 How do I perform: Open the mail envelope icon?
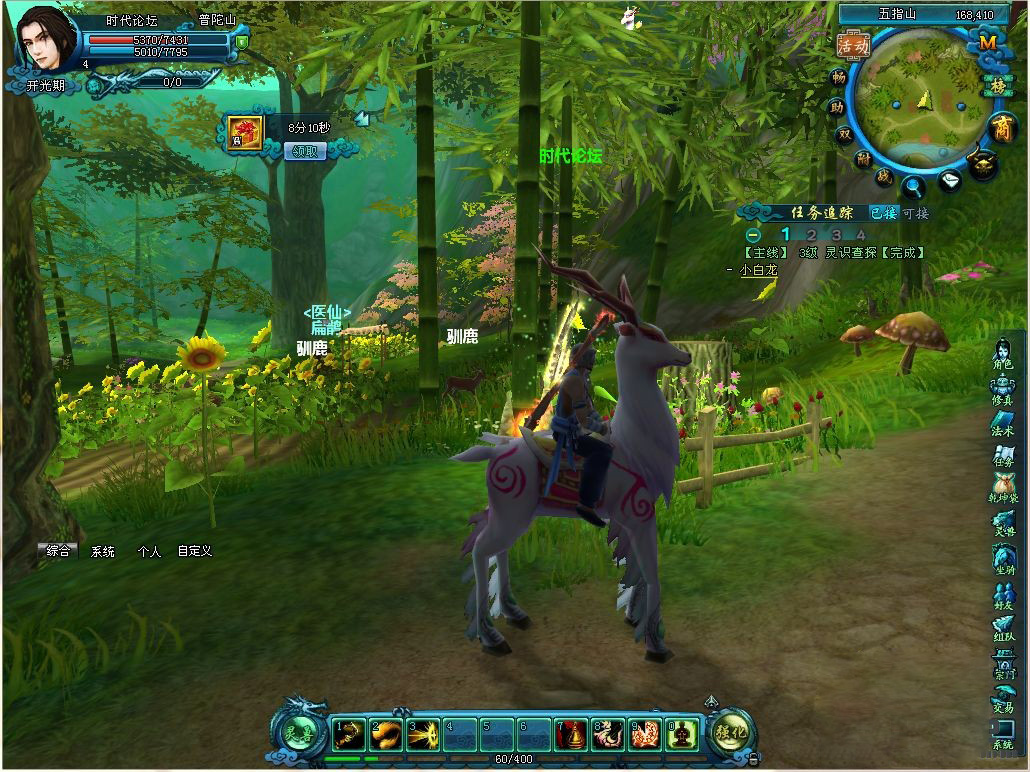[950, 181]
